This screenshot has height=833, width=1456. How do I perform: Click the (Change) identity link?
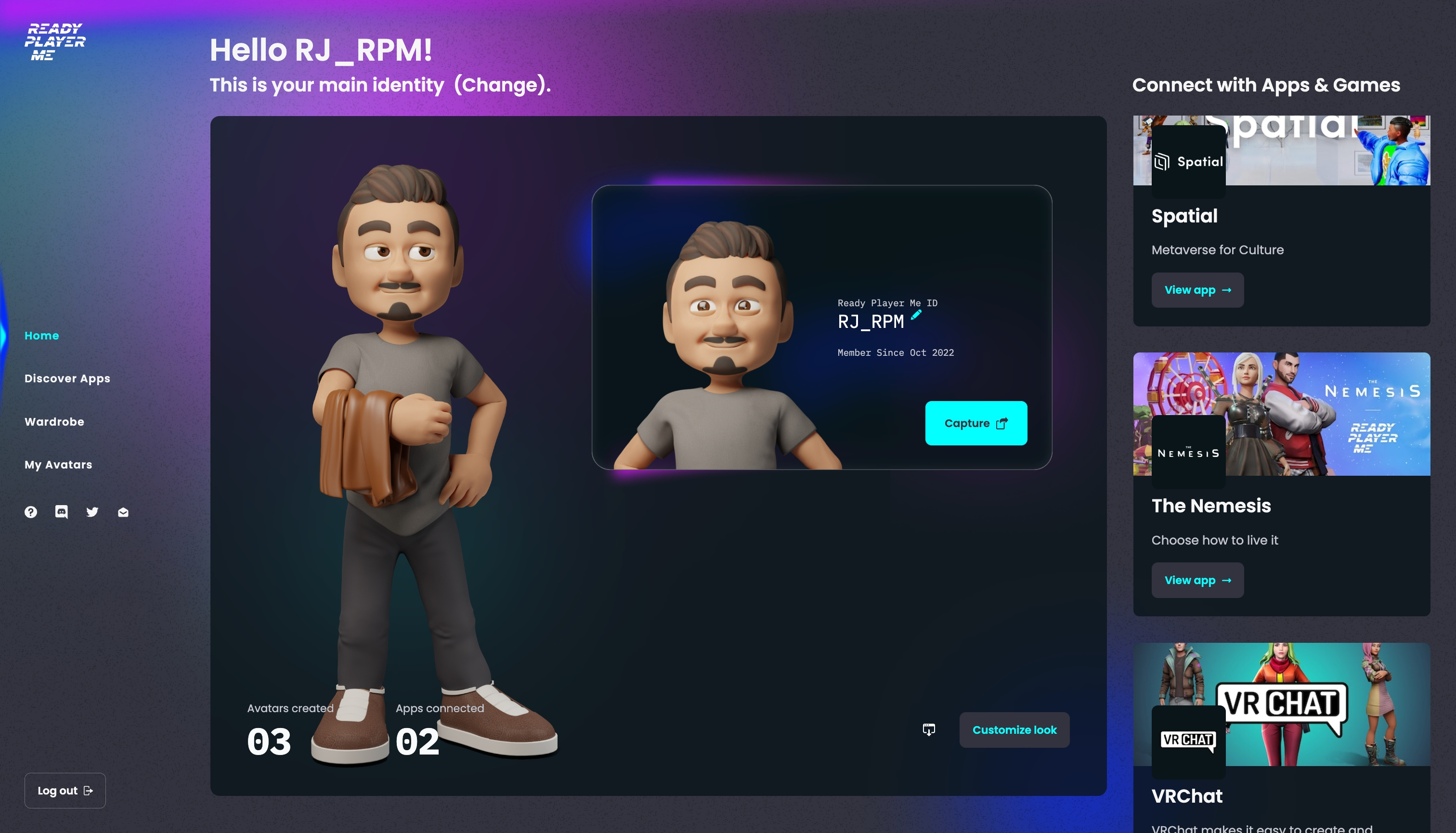pos(501,85)
